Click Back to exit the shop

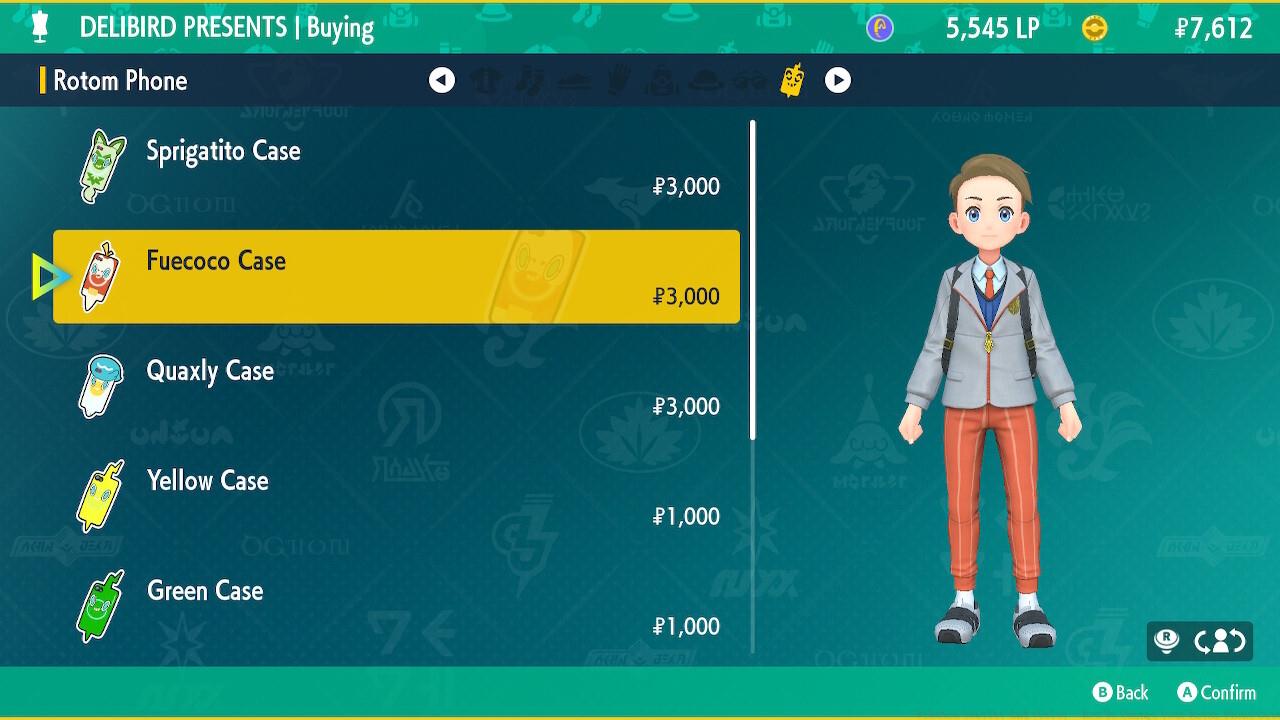[x=1121, y=692]
